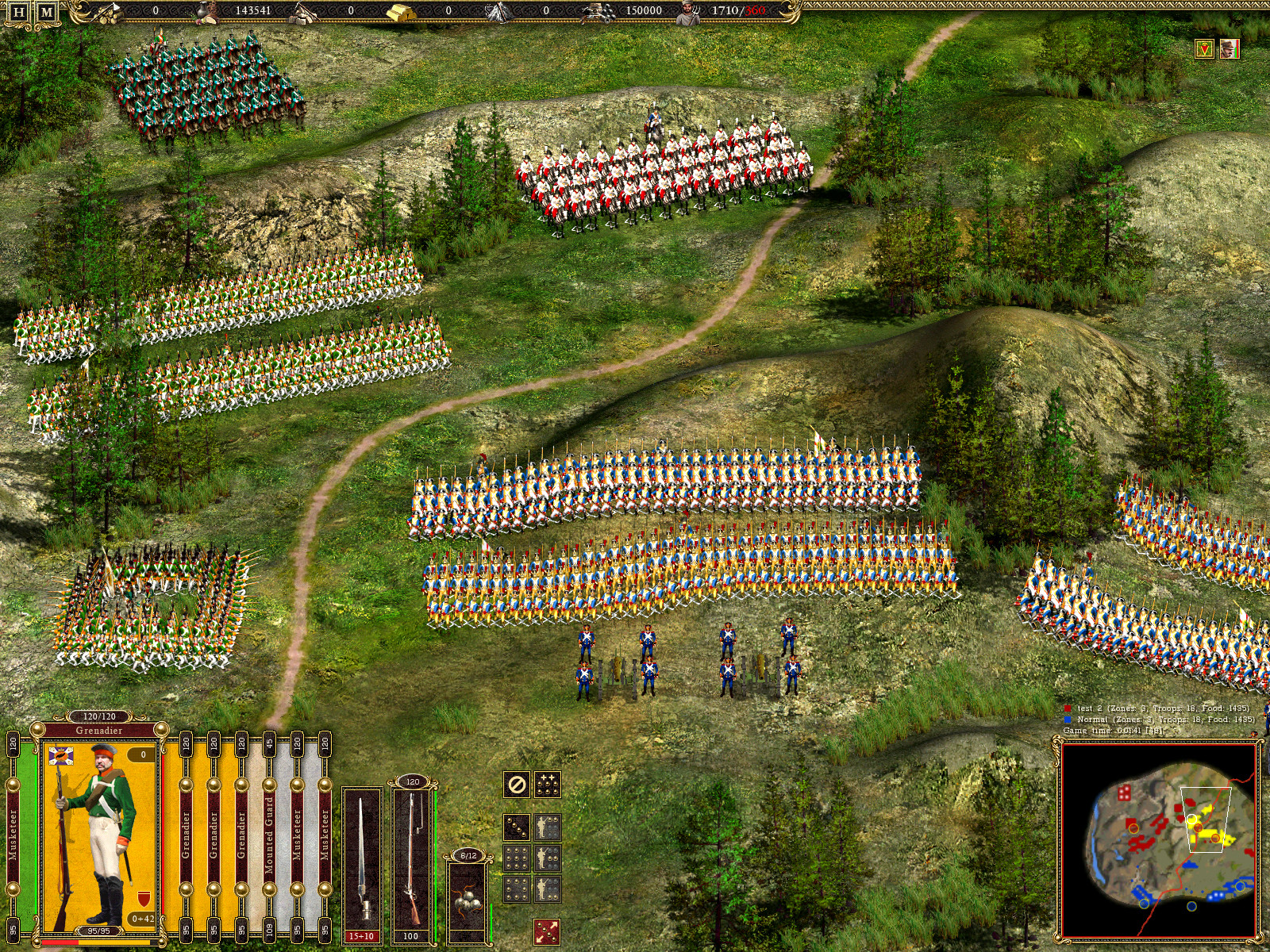Select the Mounted Guard unit card
1270x952 pixels.
[x=269, y=833]
